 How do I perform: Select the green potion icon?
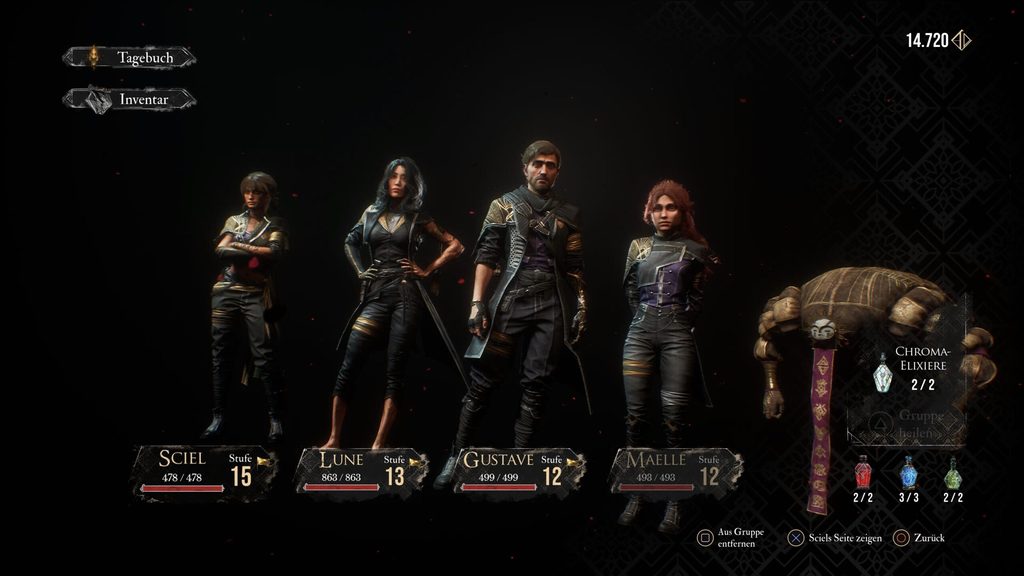[x=953, y=472]
